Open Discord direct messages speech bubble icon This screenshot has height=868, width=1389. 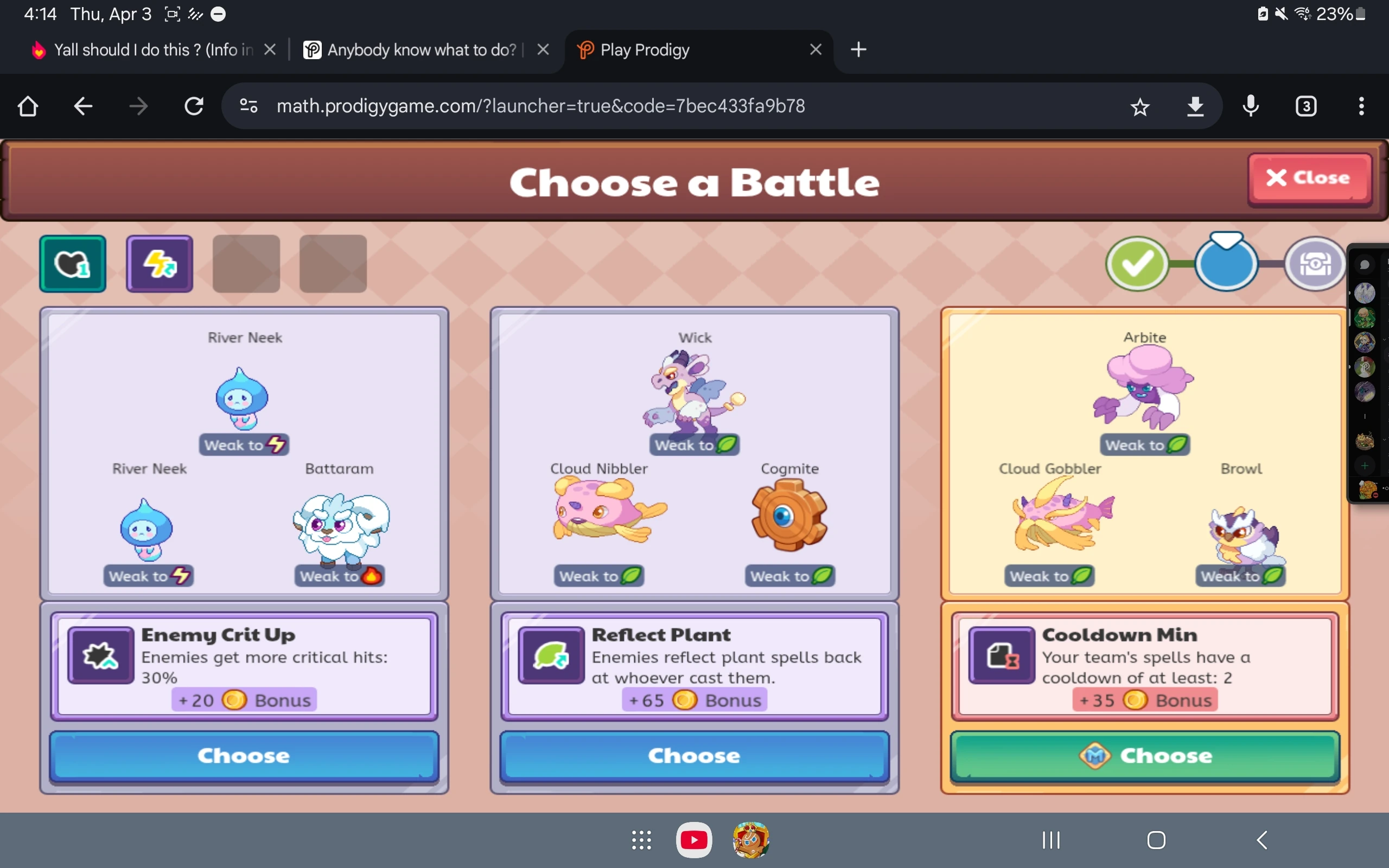click(1365, 264)
